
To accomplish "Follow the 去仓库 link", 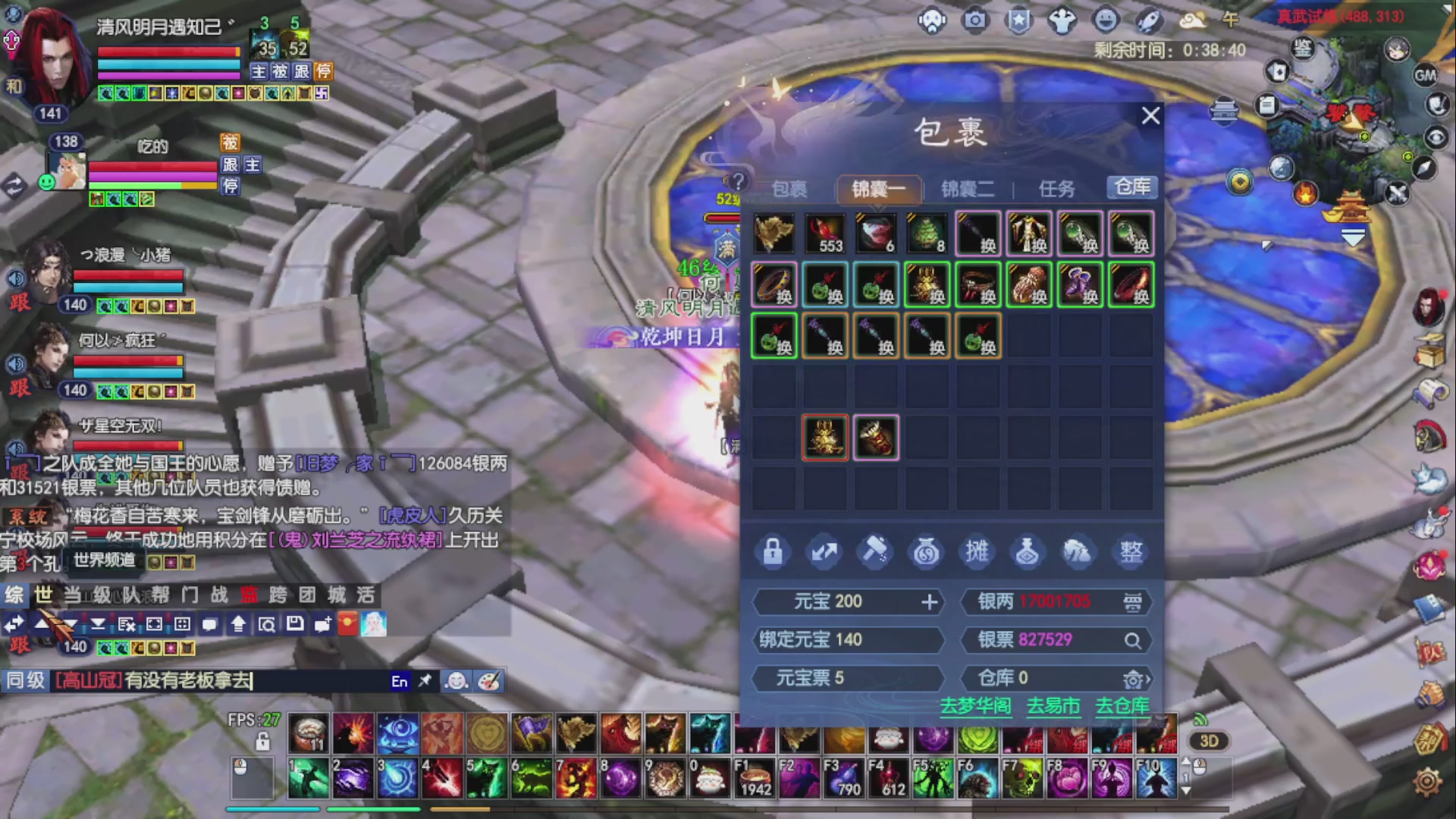I will tap(1122, 706).
